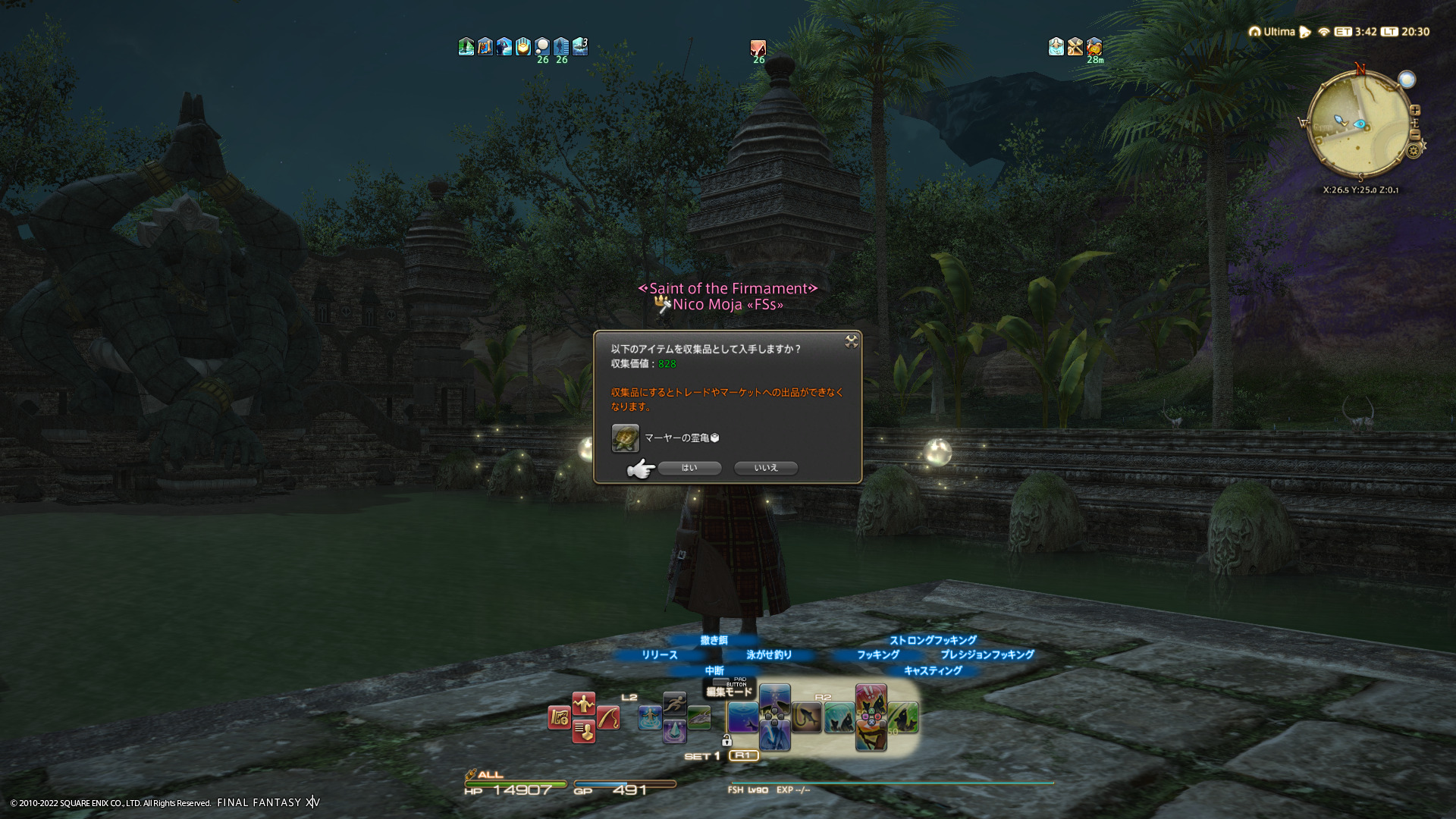
Task: Select the マーヤーの霊亀 turtle item icon
Action: (x=626, y=438)
